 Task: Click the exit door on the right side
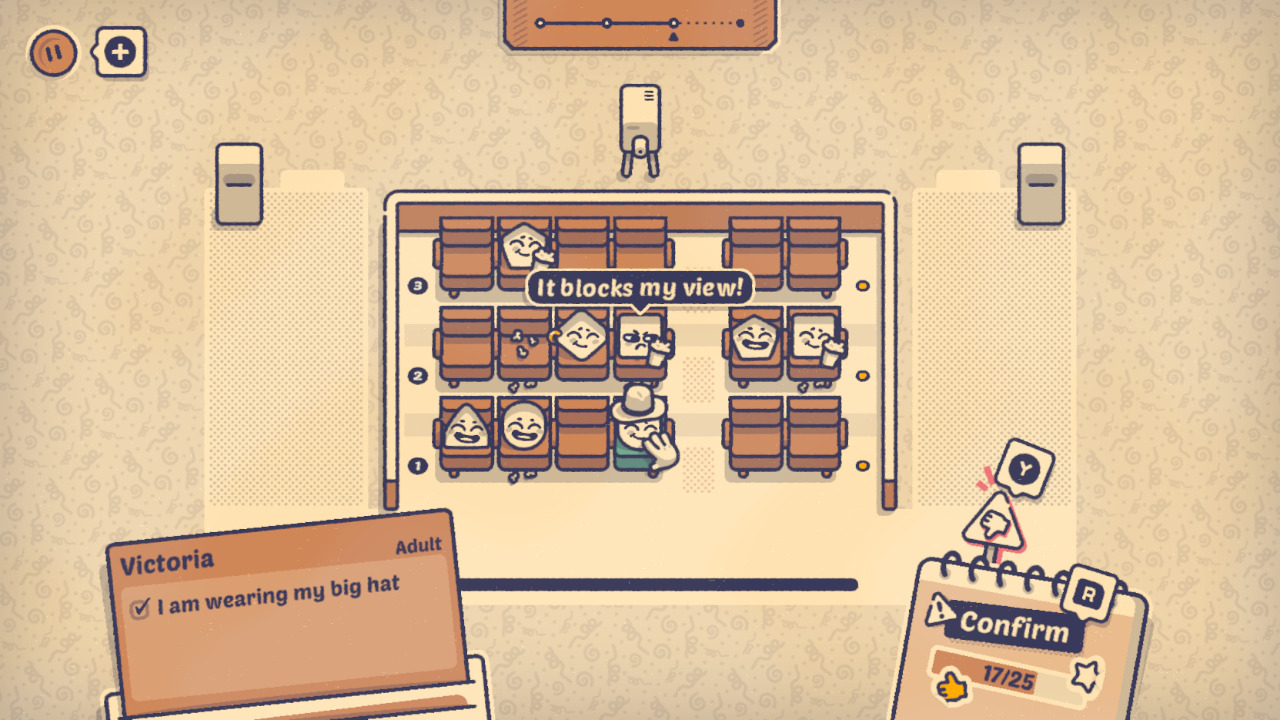[1040, 185]
